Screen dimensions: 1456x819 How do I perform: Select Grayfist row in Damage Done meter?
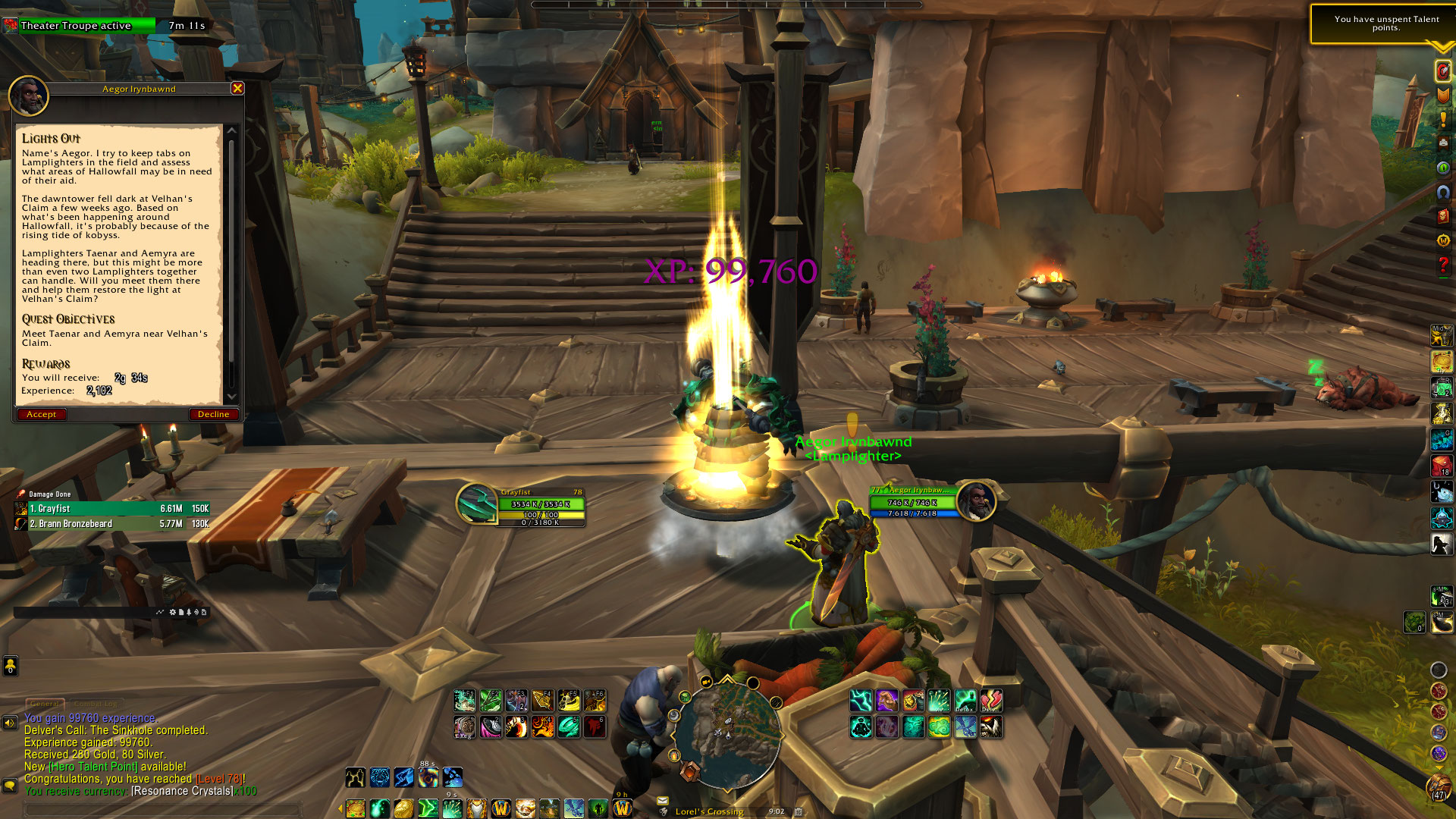pos(112,509)
